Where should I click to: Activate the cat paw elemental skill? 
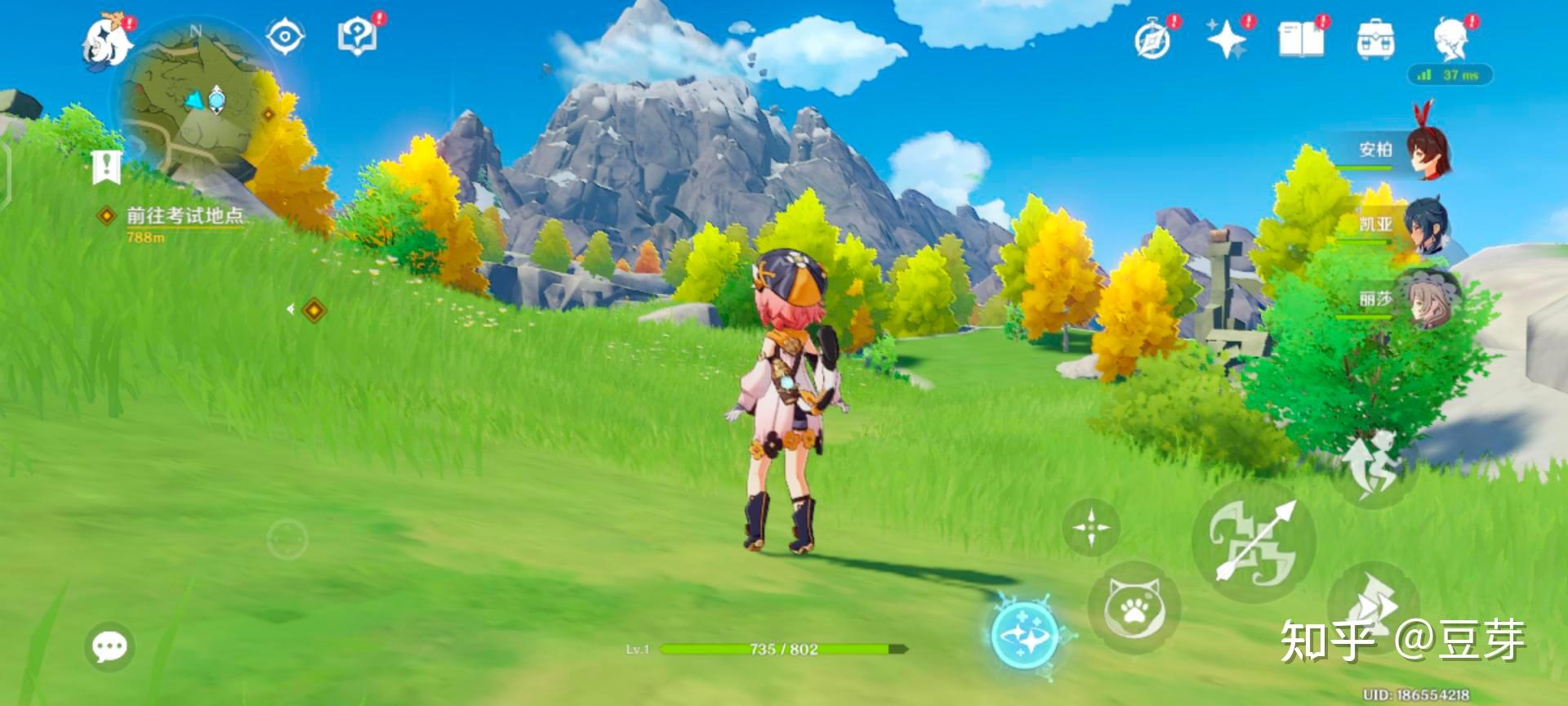point(1134,607)
